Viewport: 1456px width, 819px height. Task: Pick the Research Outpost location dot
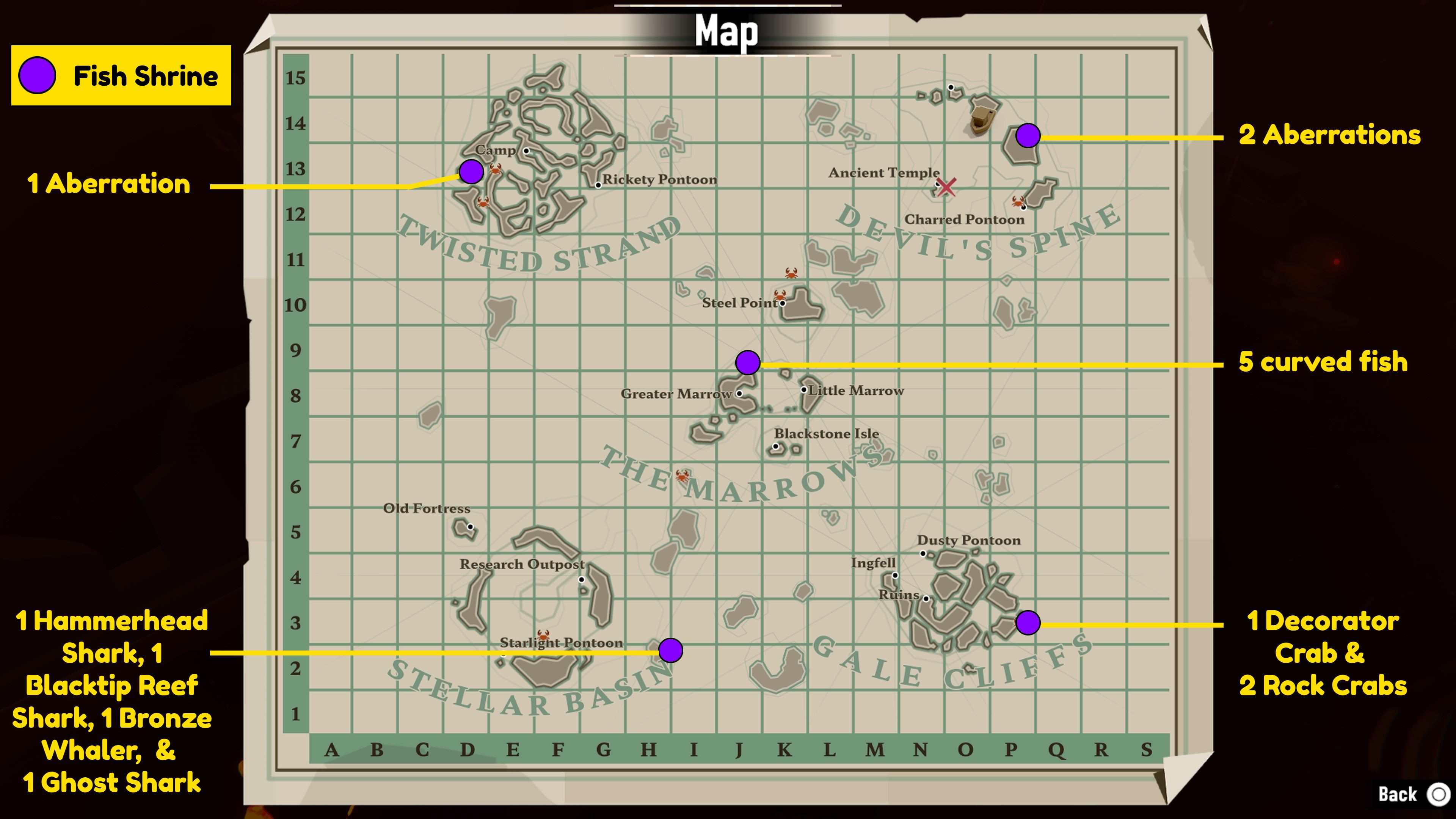tap(581, 579)
